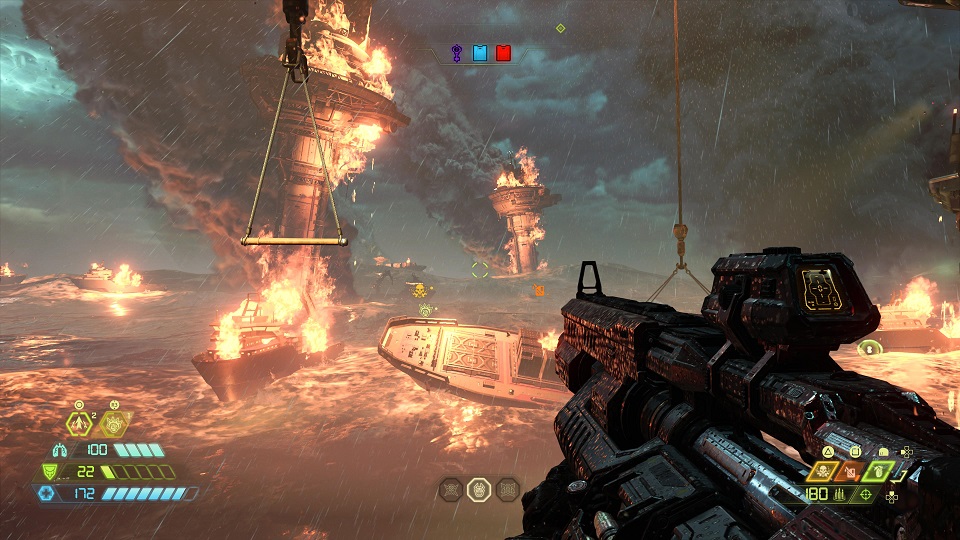Click the green crosshair weapon mode icon
Screen dimensions: 960x540
(x=866, y=494)
